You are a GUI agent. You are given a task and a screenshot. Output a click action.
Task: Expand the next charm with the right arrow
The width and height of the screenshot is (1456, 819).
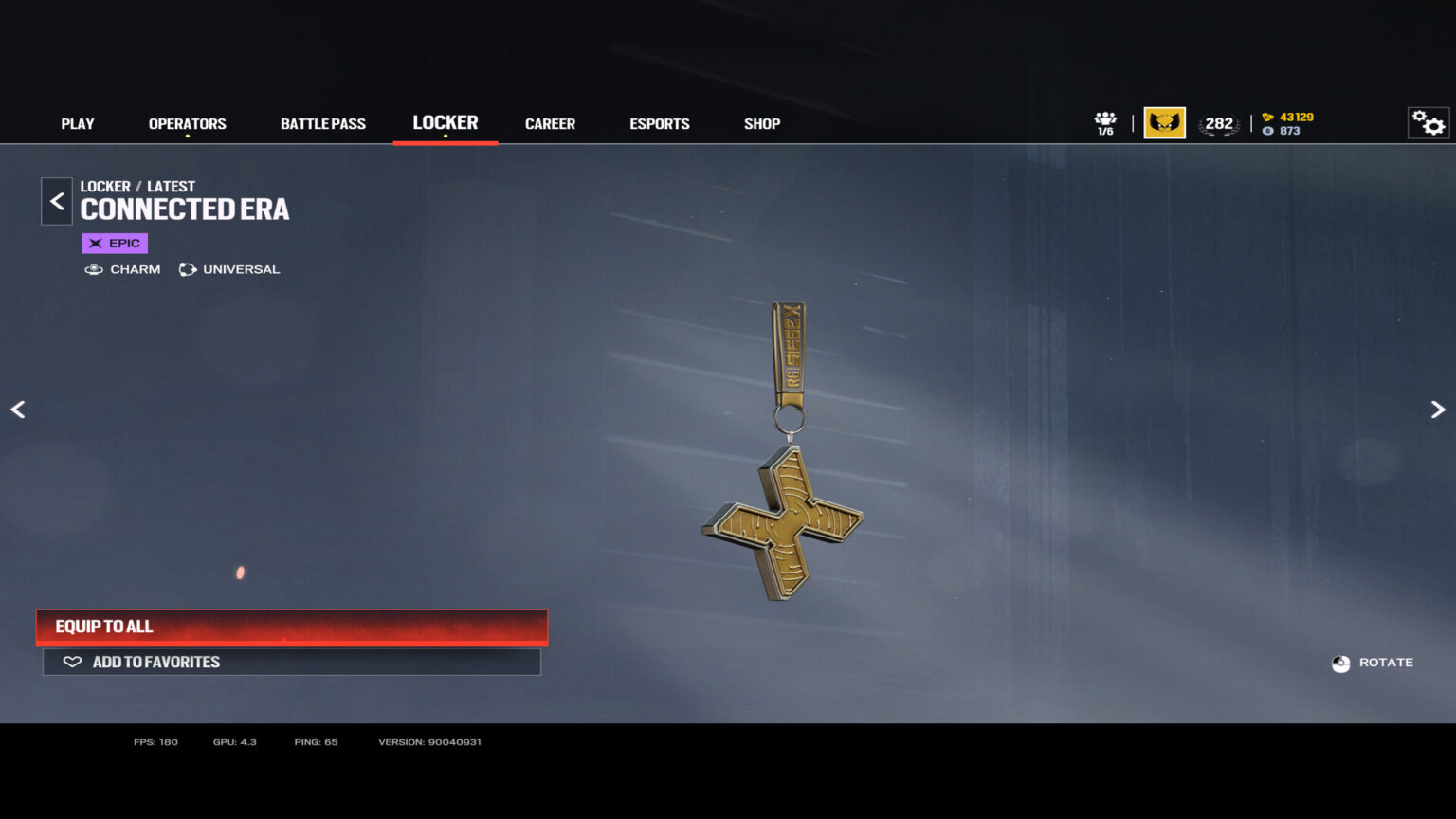(1437, 409)
